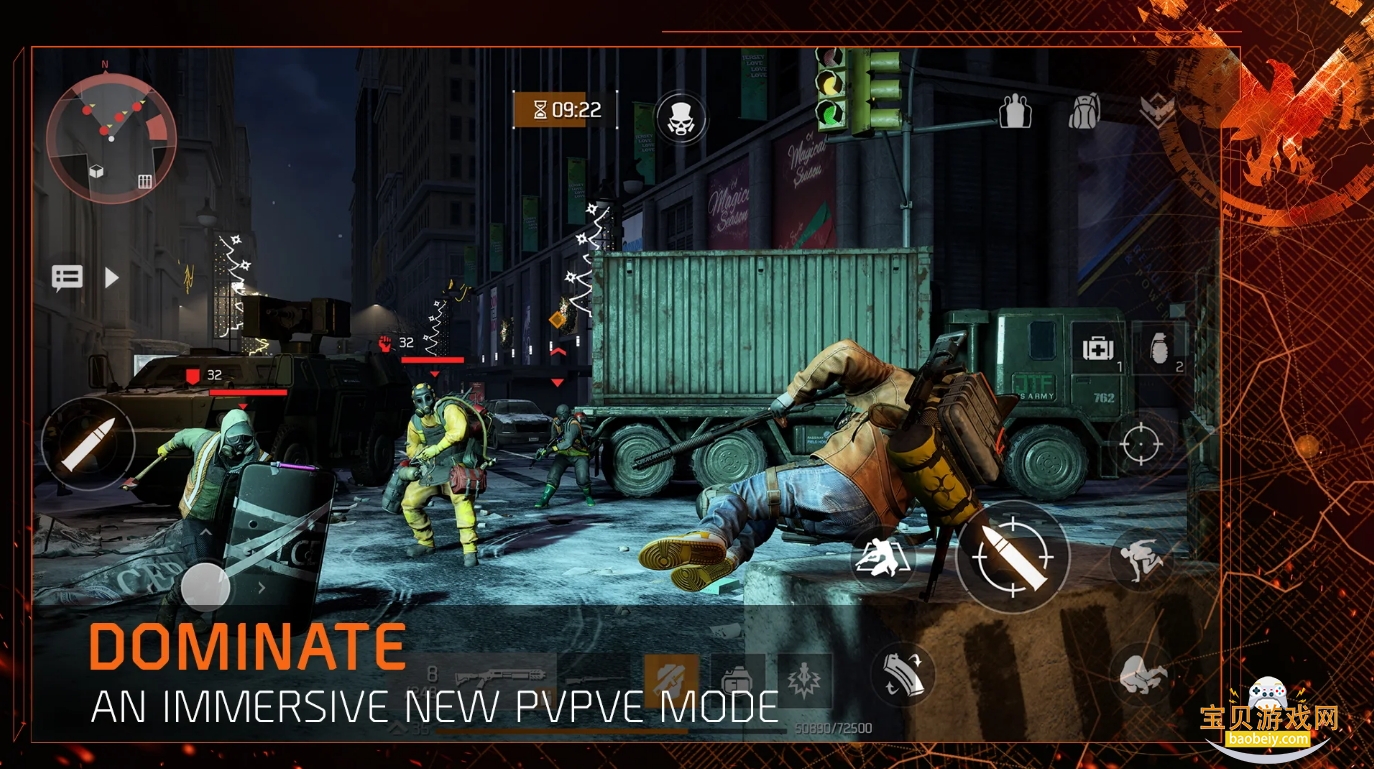The image size is (1374, 769).
Task: Open the backpack inventory
Action: coord(1084,112)
